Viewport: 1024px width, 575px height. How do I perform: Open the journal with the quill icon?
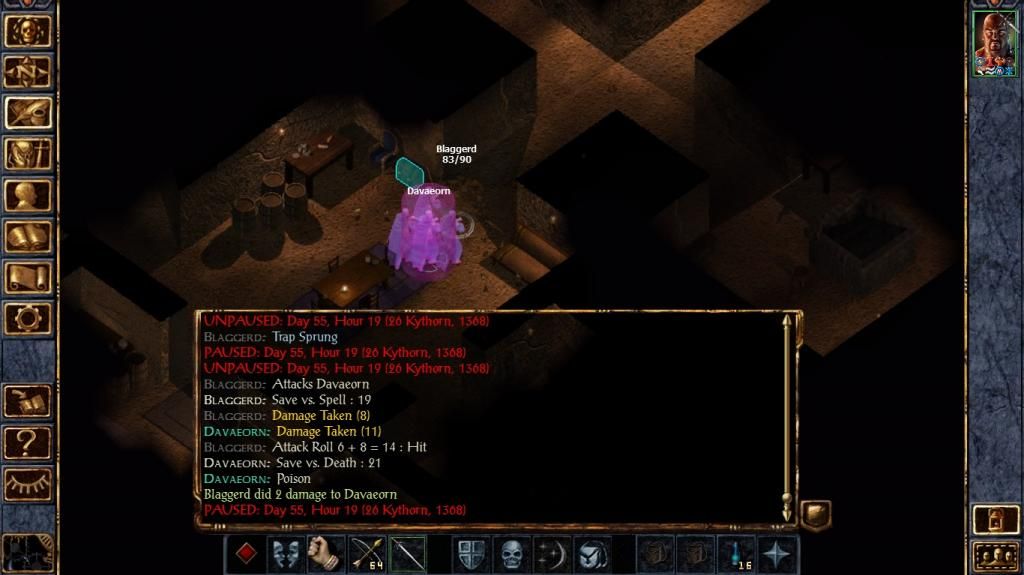click(28, 112)
